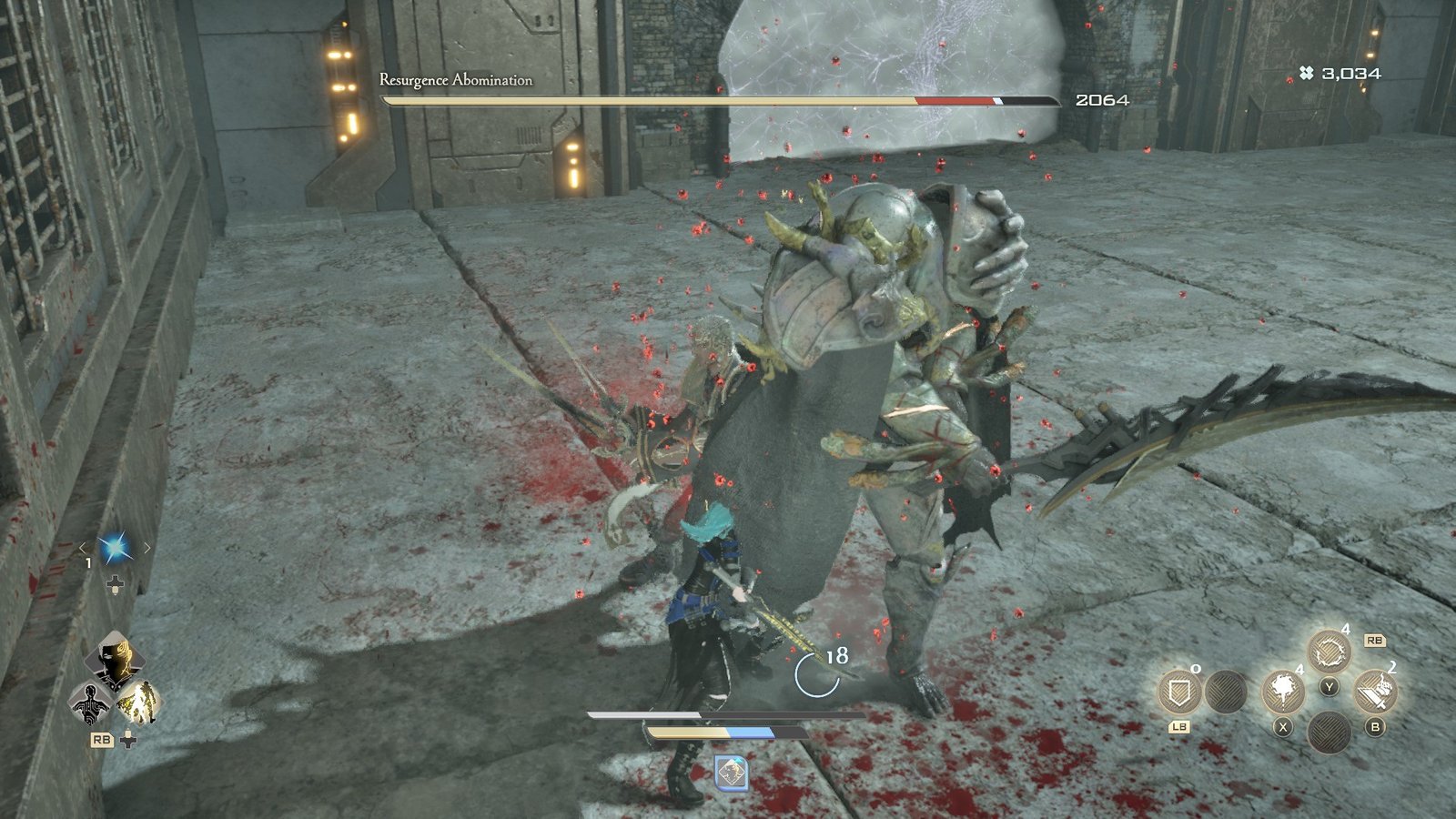This screenshot has height=819, width=1456.
Task: Select the circuit-pattern job icon
Action: point(91,703)
